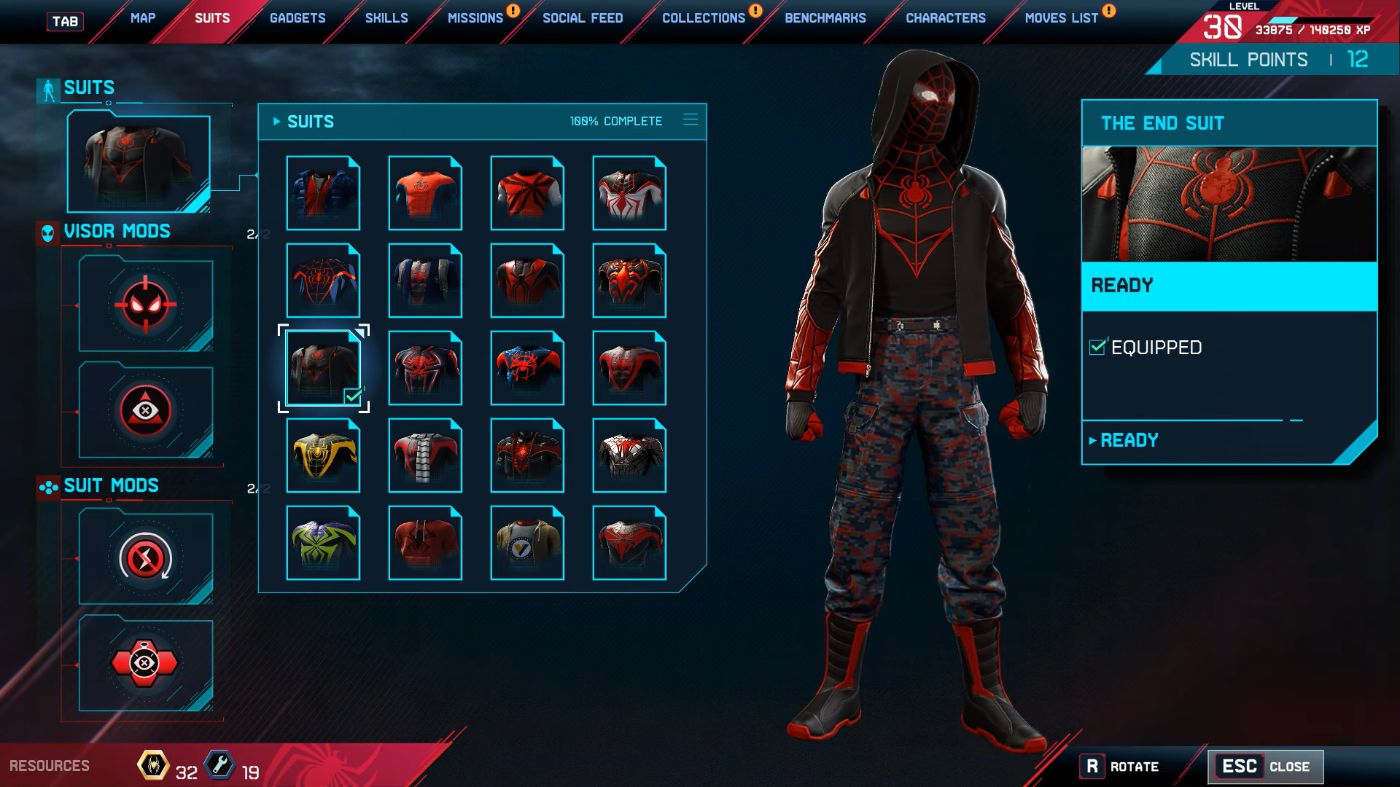Switch to the Benchmarks tab
The width and height of the screenshot is (1400, 787).
[x=825, y=18]
